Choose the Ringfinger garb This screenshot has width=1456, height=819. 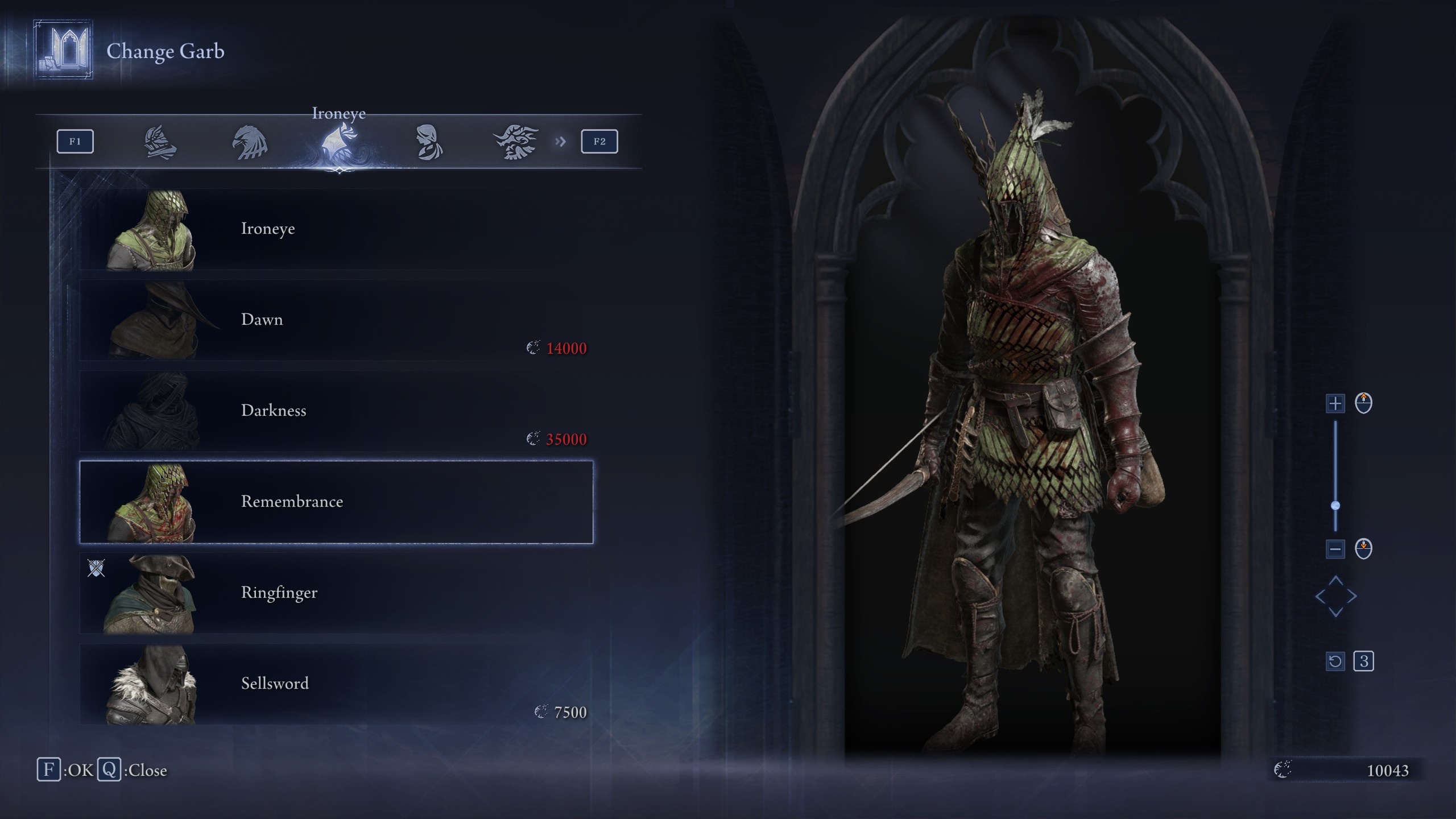(x=336, y=593)
